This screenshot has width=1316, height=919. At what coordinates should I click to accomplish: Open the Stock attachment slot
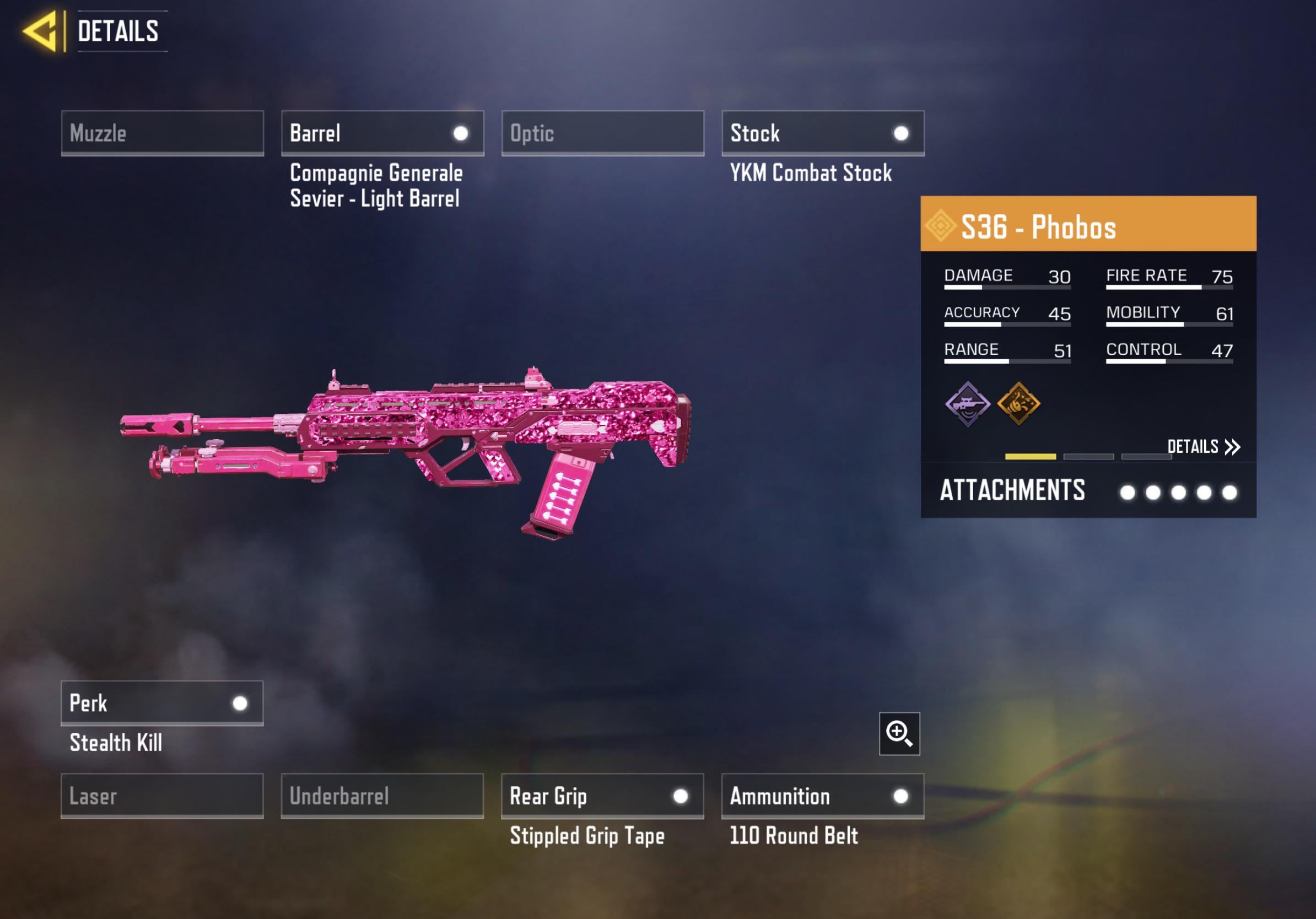822,133
